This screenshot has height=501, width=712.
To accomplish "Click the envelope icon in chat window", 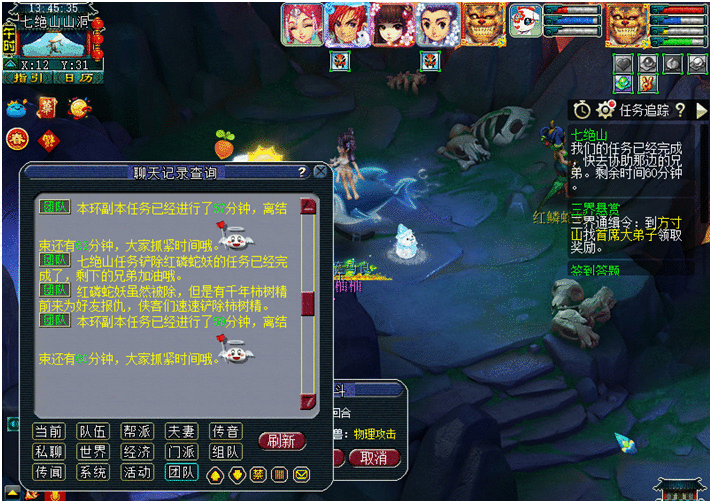I will point(302,473).
